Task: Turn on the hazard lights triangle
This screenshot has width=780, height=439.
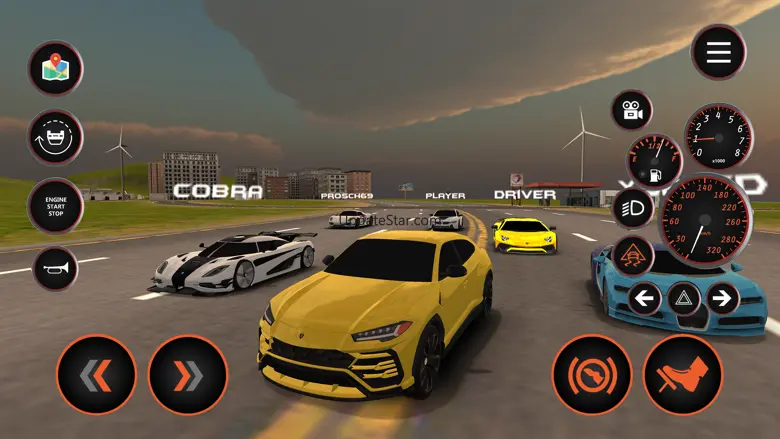Action: point(684,297)
